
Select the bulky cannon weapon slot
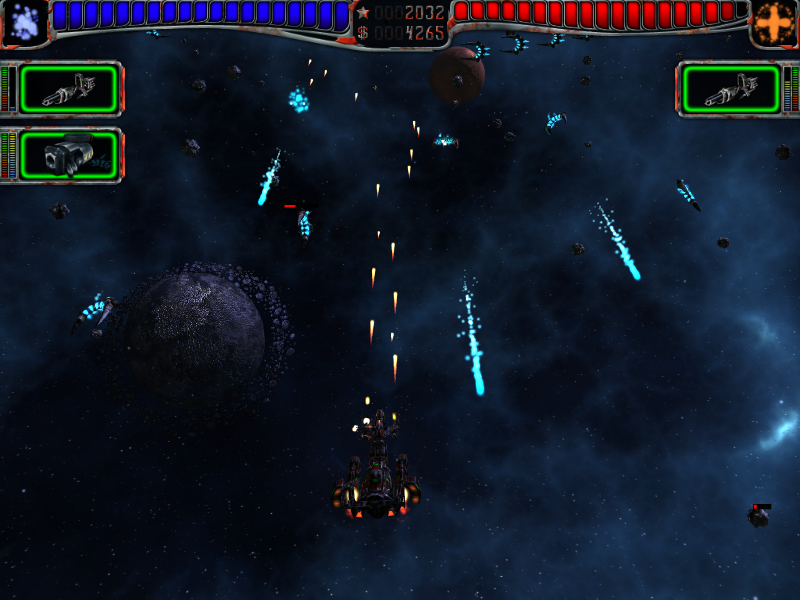69,155
